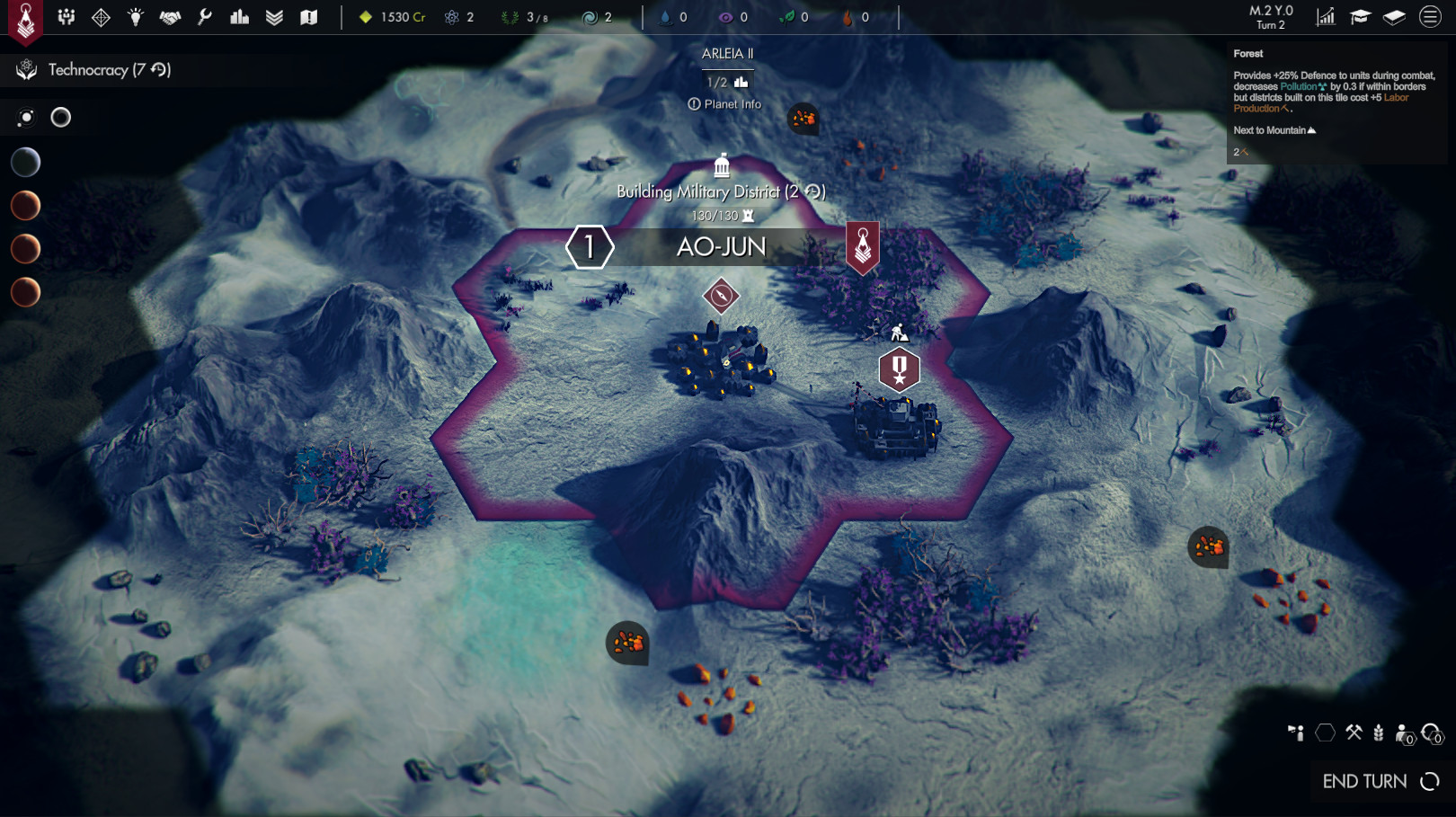
Task: Open the graphs icon near turn counter
Action: click(1326, 15)
